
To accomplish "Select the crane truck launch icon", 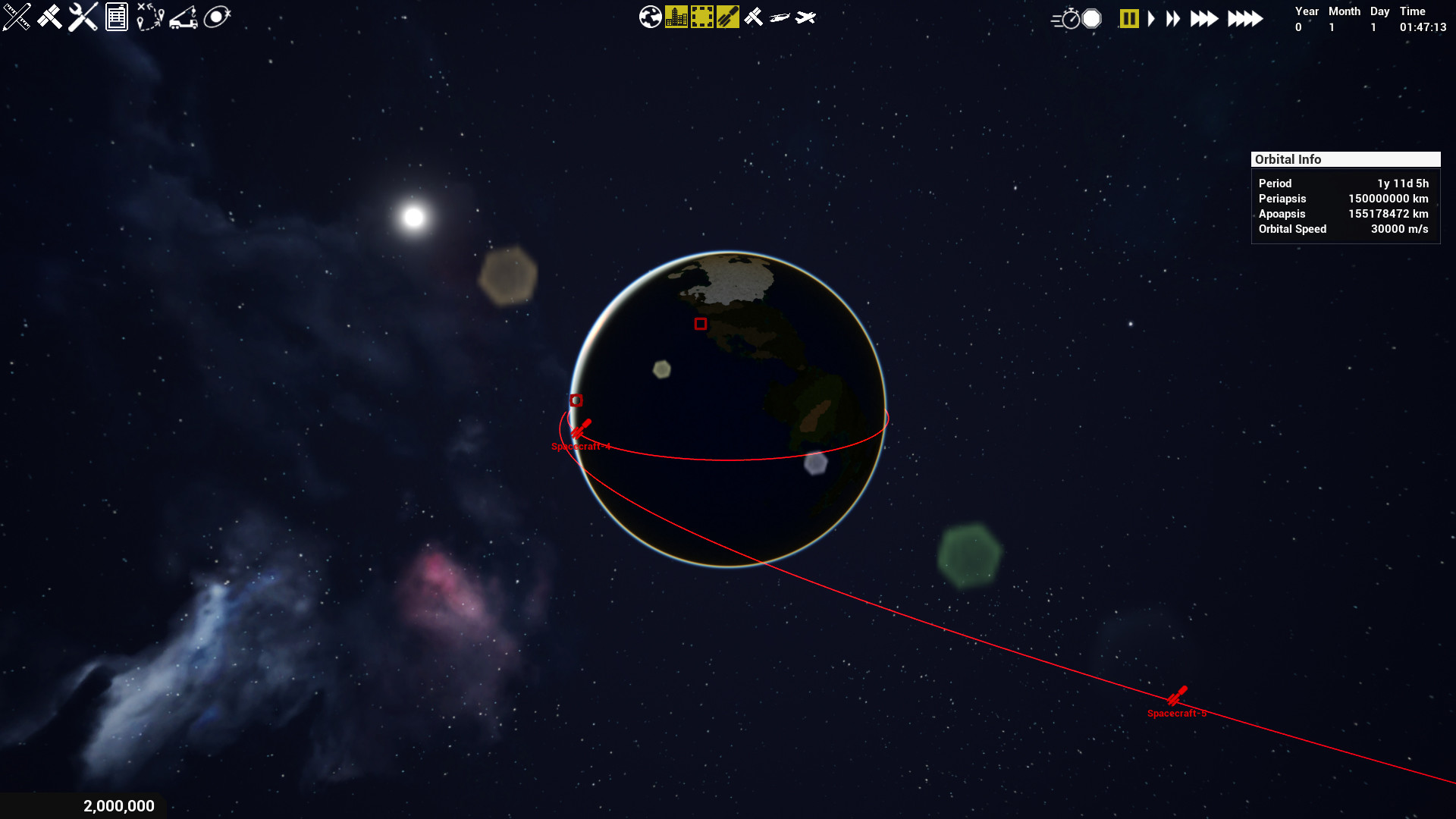I will click(x=184, y=17).
